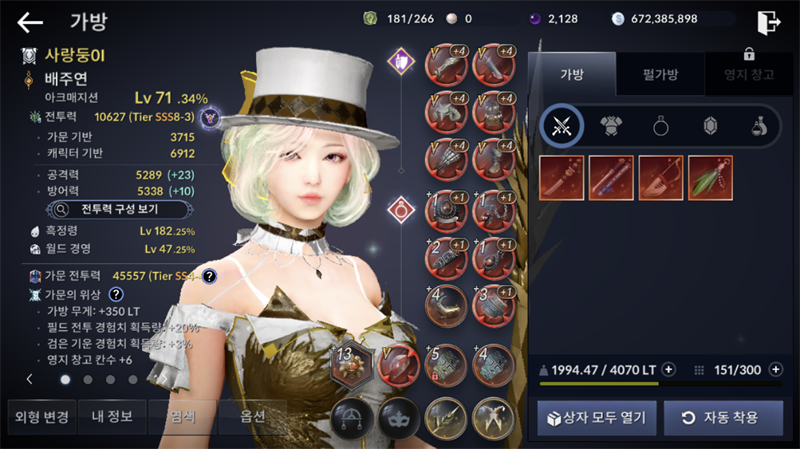Select the masquerade mask slot
800x449 pixels.
tap(397, 417)
